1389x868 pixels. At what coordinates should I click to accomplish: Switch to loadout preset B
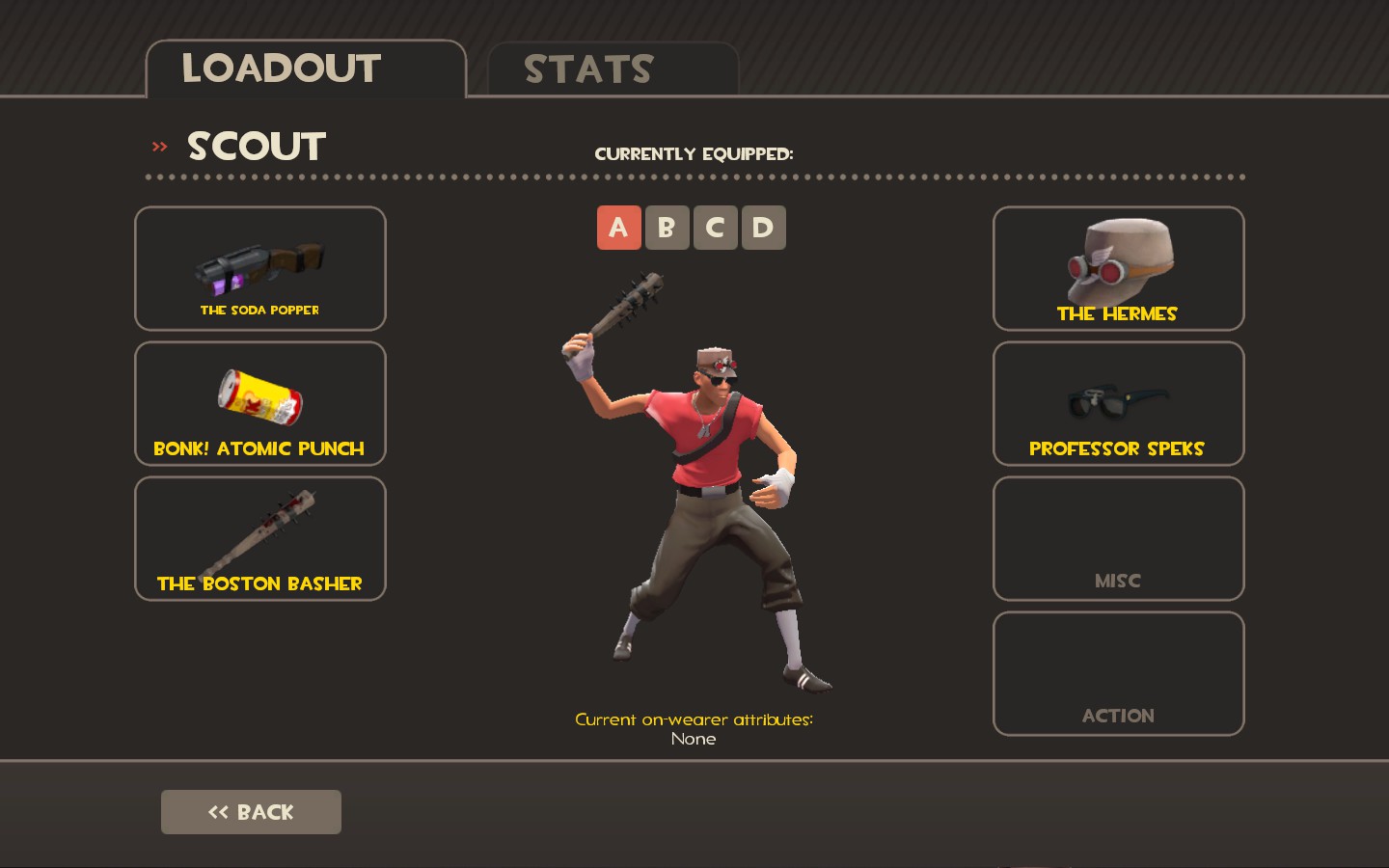tap(667, 228)
